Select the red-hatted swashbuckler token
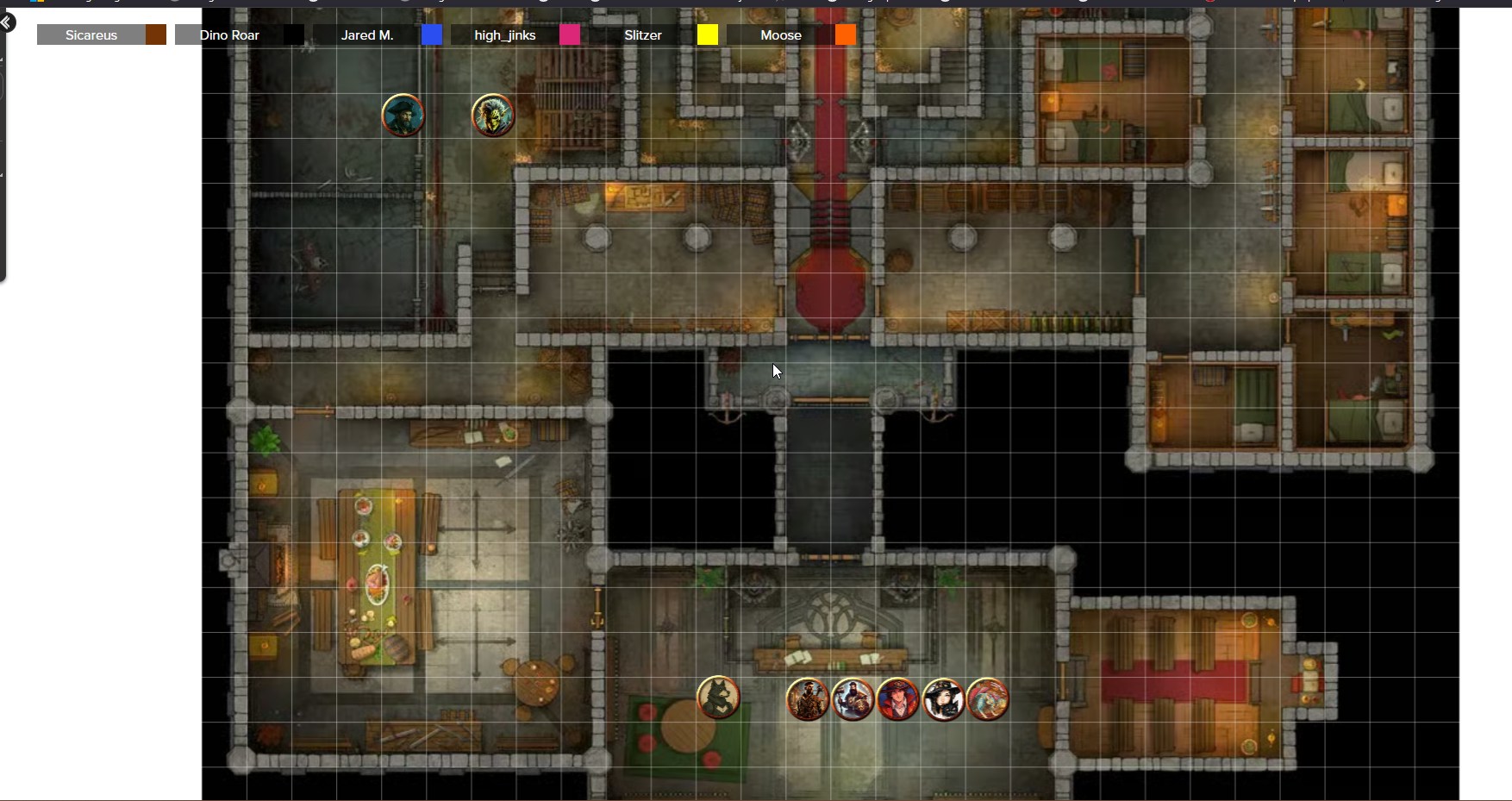Viewport: 1512px width, 801px height. (897, 698)
